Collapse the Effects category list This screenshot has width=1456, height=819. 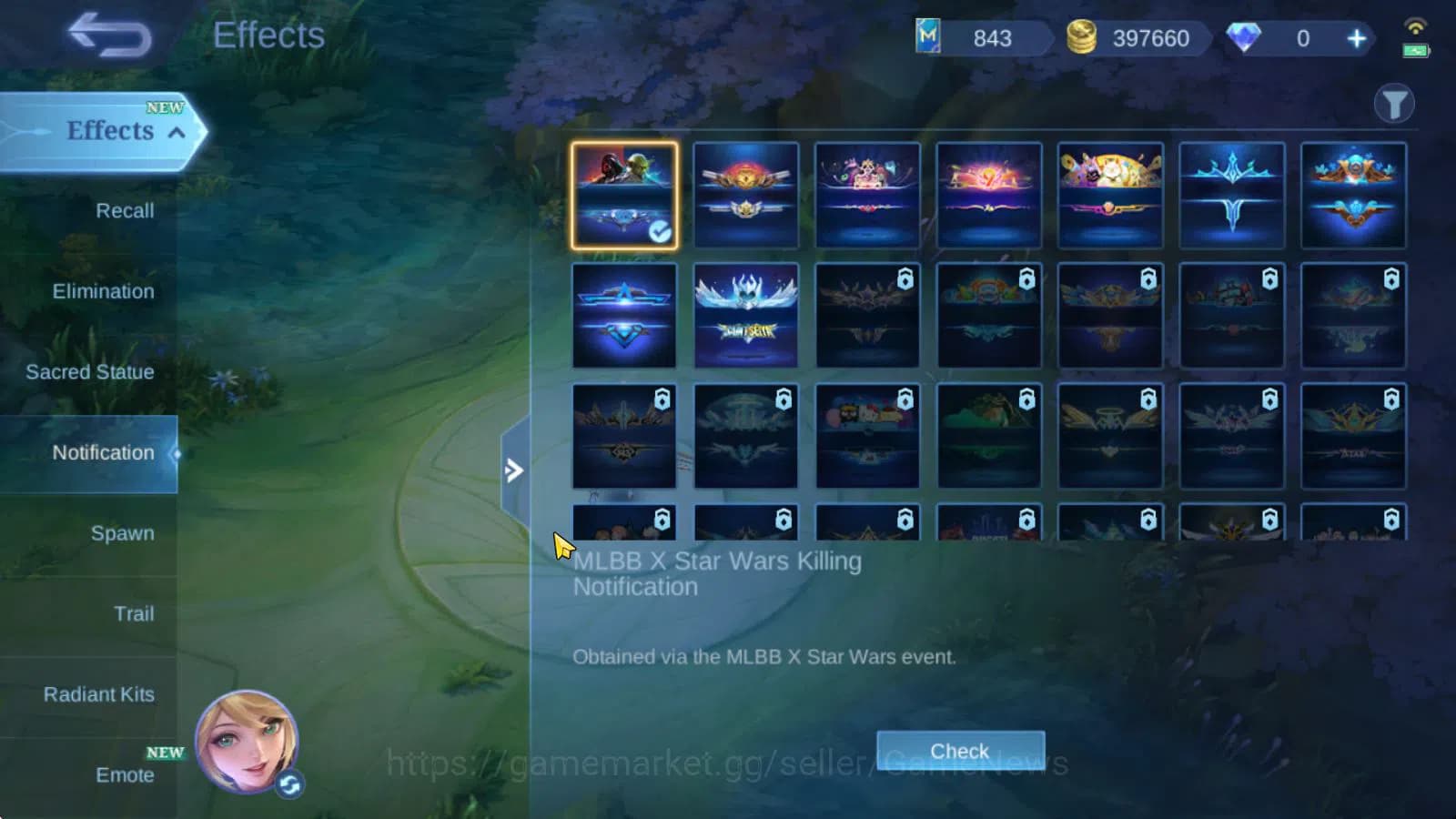point(178,131)
